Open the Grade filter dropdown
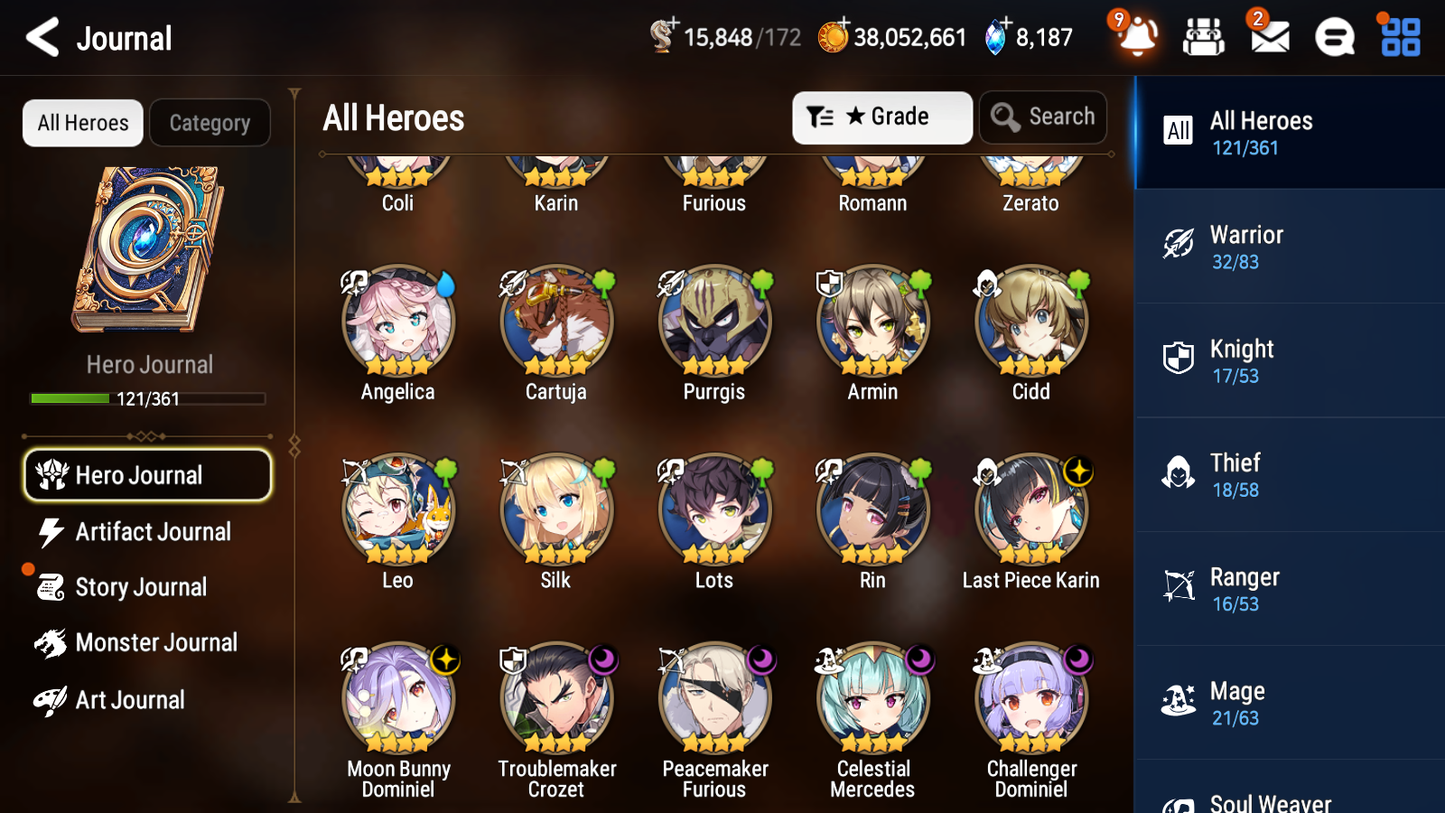 pos(882,117)
